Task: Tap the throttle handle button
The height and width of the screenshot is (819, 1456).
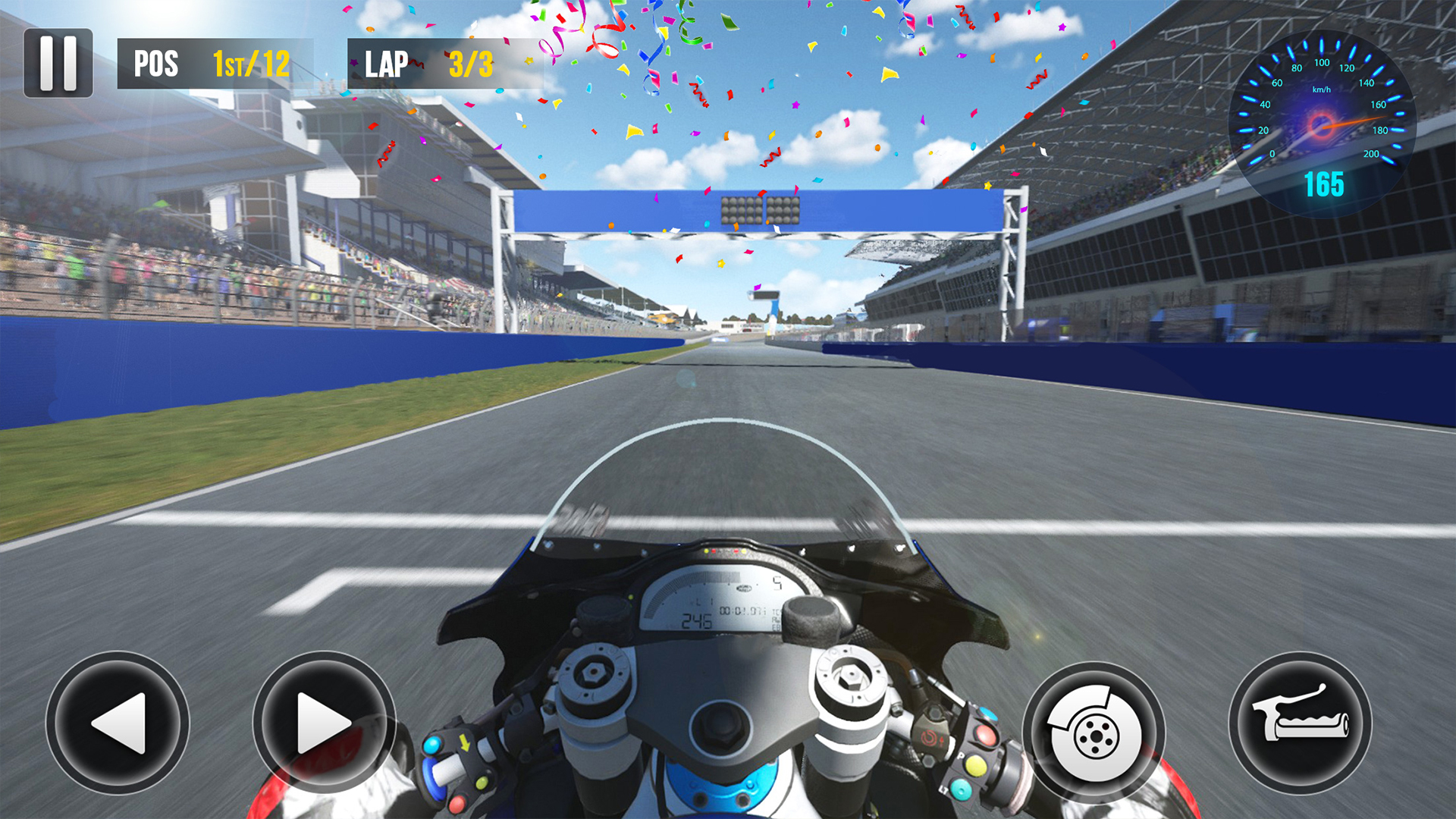Action: point(1300,723)
